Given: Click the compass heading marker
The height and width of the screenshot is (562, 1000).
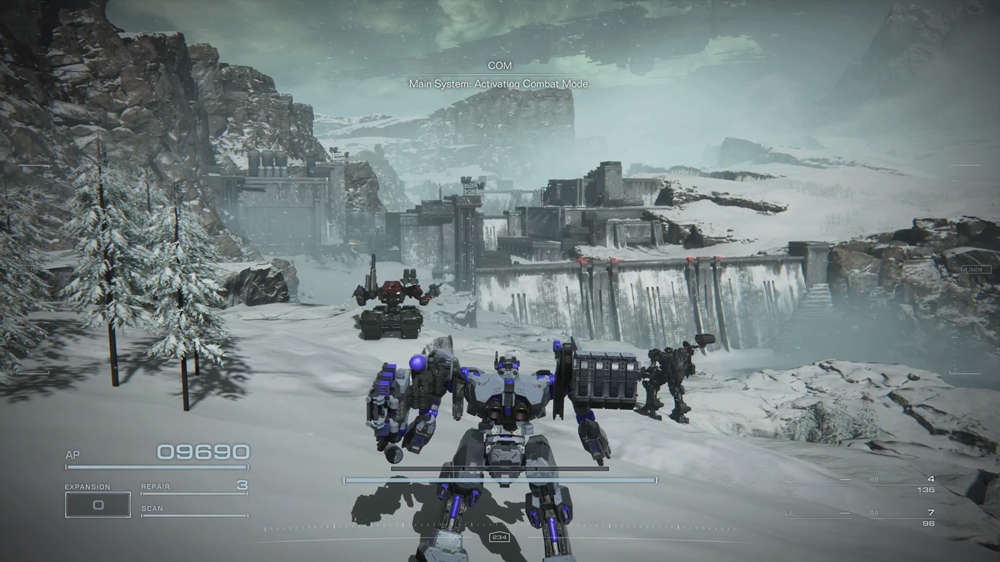Looking at the screenshot, I should click(499, 537).
